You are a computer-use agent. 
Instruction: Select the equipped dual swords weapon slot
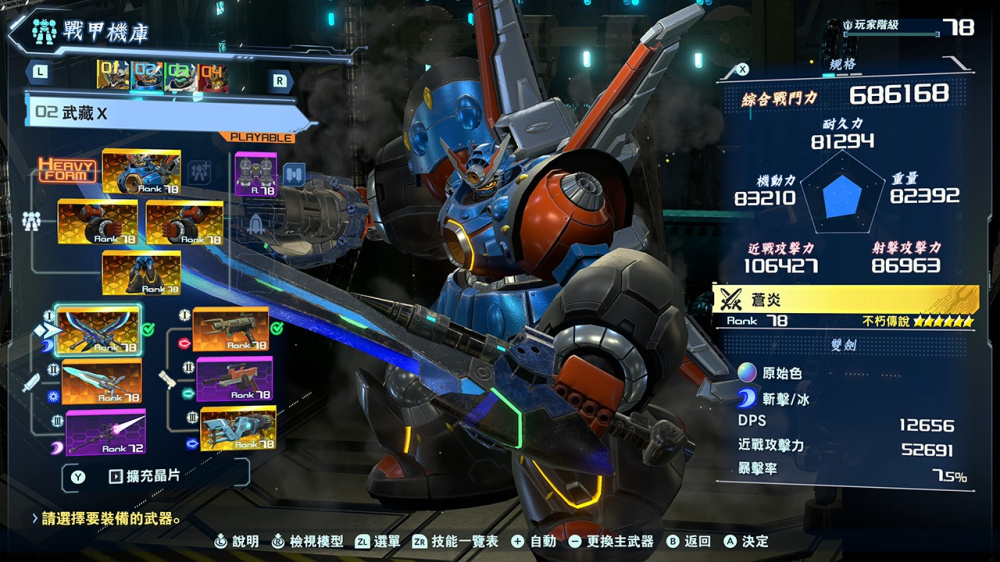[98, 331]
